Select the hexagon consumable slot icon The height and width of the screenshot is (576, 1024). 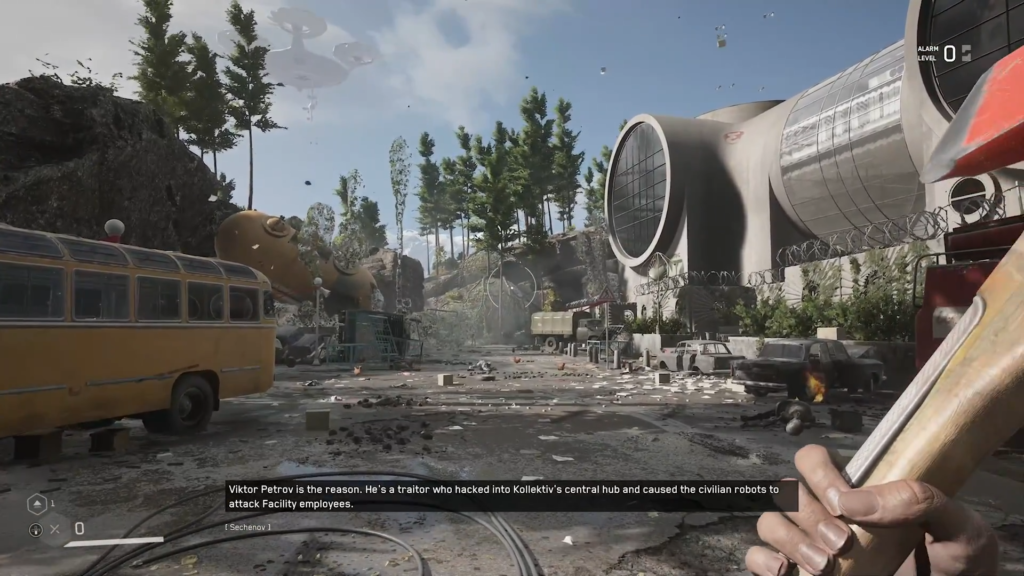36,504
